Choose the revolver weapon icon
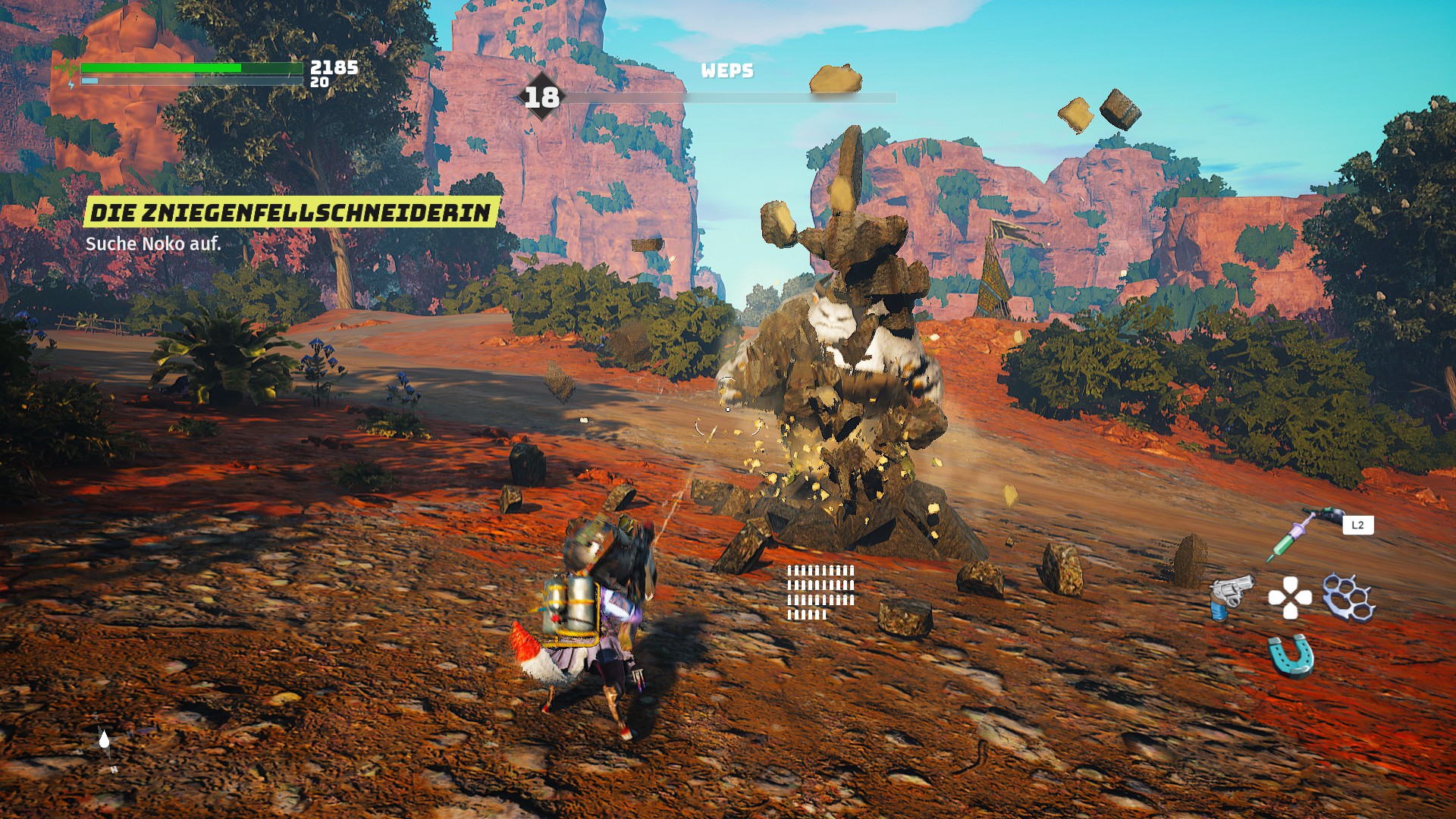Screen dimensions: 1456x819 [x=1229, y=598]
